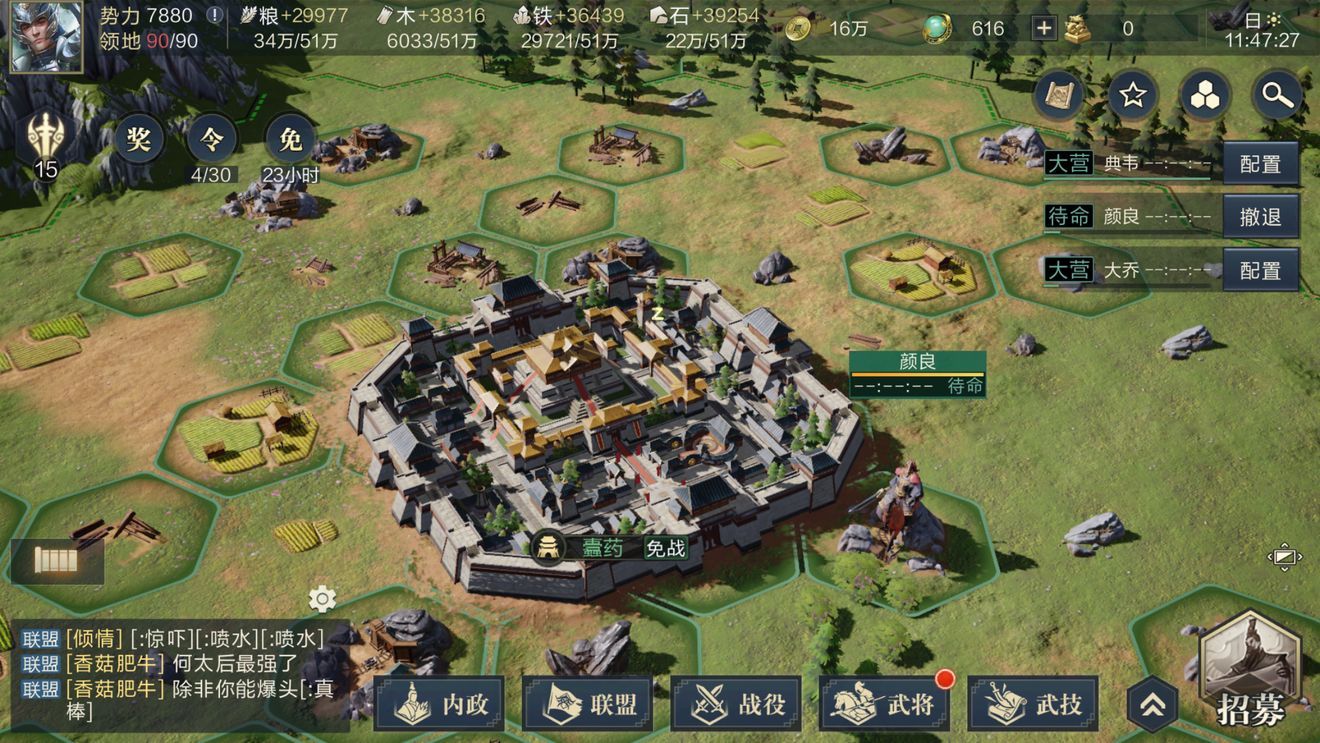Open the 武将 generals menu

(x=884, y=704)
